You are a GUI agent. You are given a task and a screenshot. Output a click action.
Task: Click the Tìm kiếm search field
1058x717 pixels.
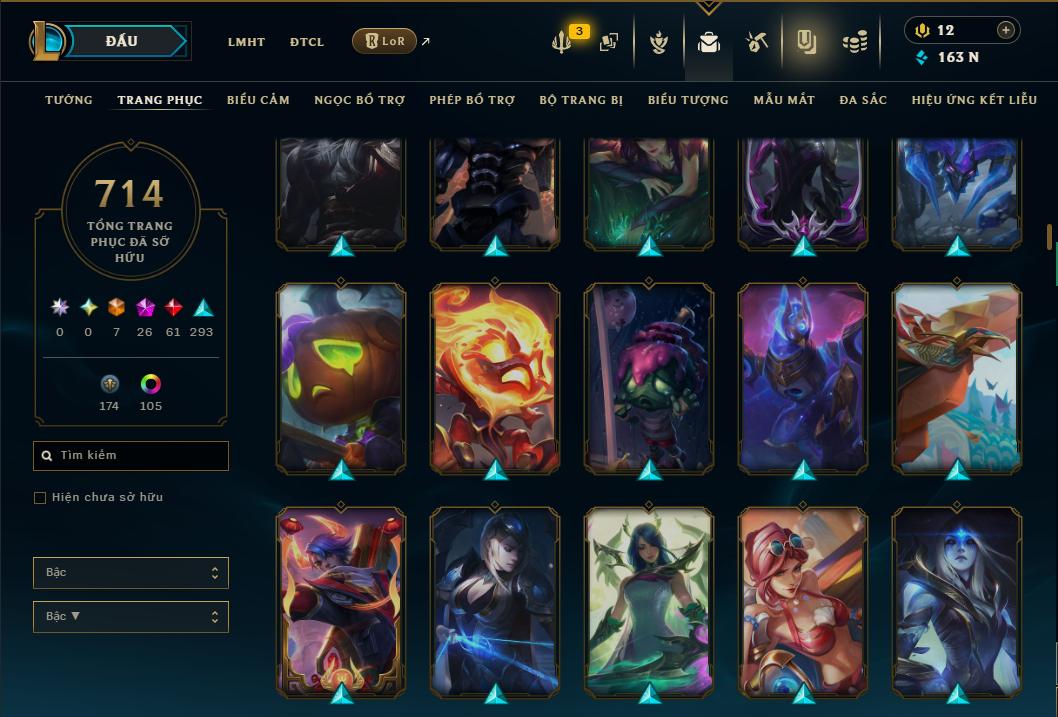coord(131,456)
